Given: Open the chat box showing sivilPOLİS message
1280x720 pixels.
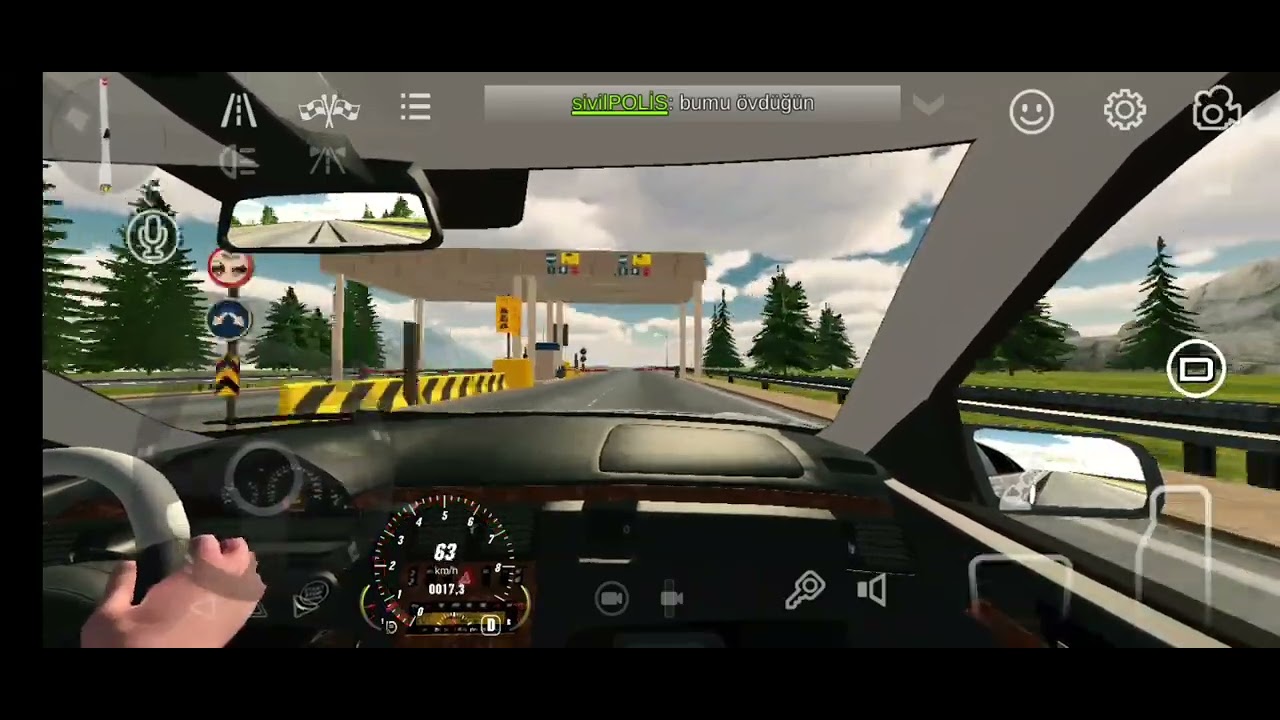Looking at the screenshot, I should click(x=692, y=103).
